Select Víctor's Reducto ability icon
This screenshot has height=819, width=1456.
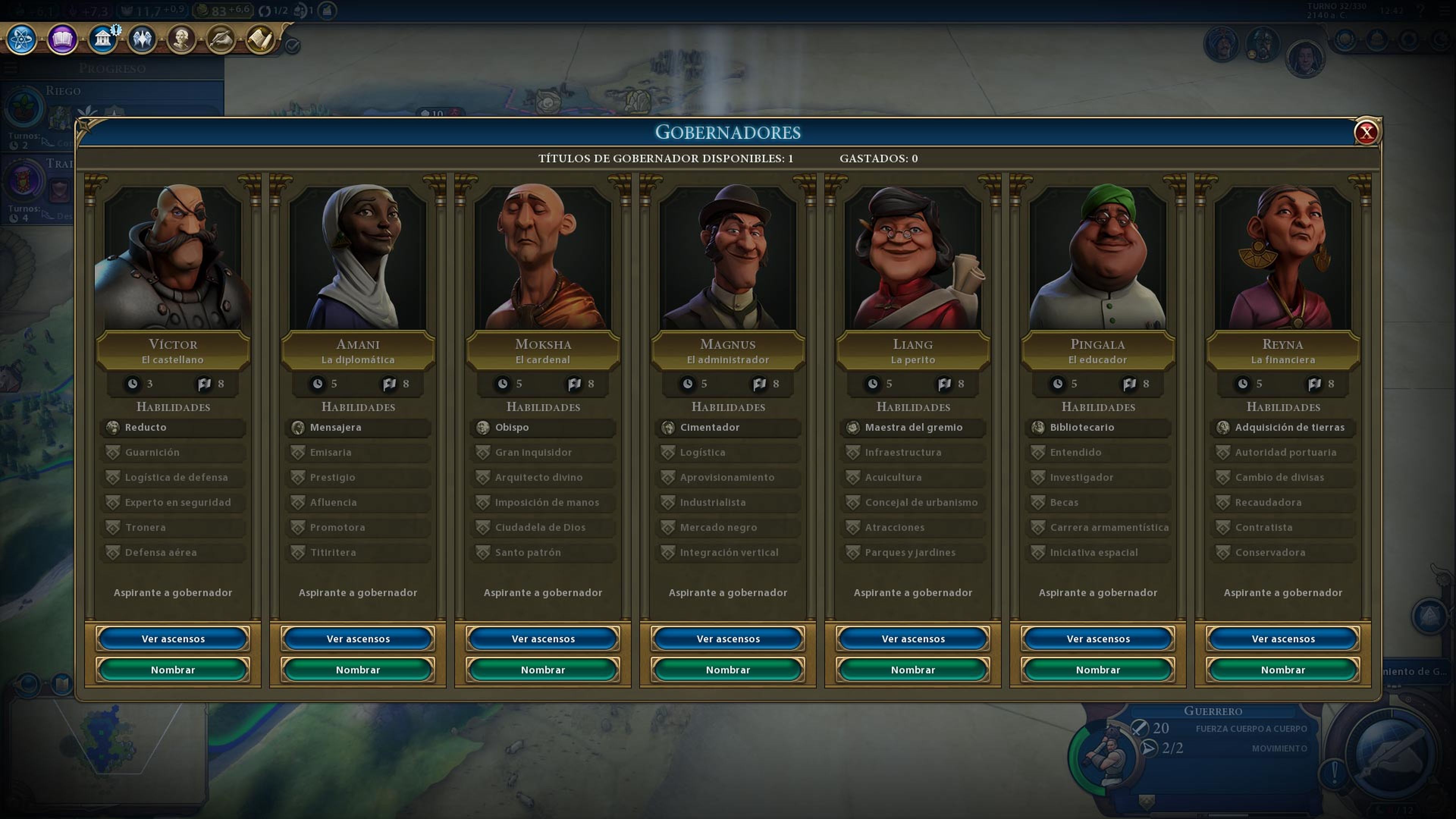pyautogui.click(x=114, y=427)
